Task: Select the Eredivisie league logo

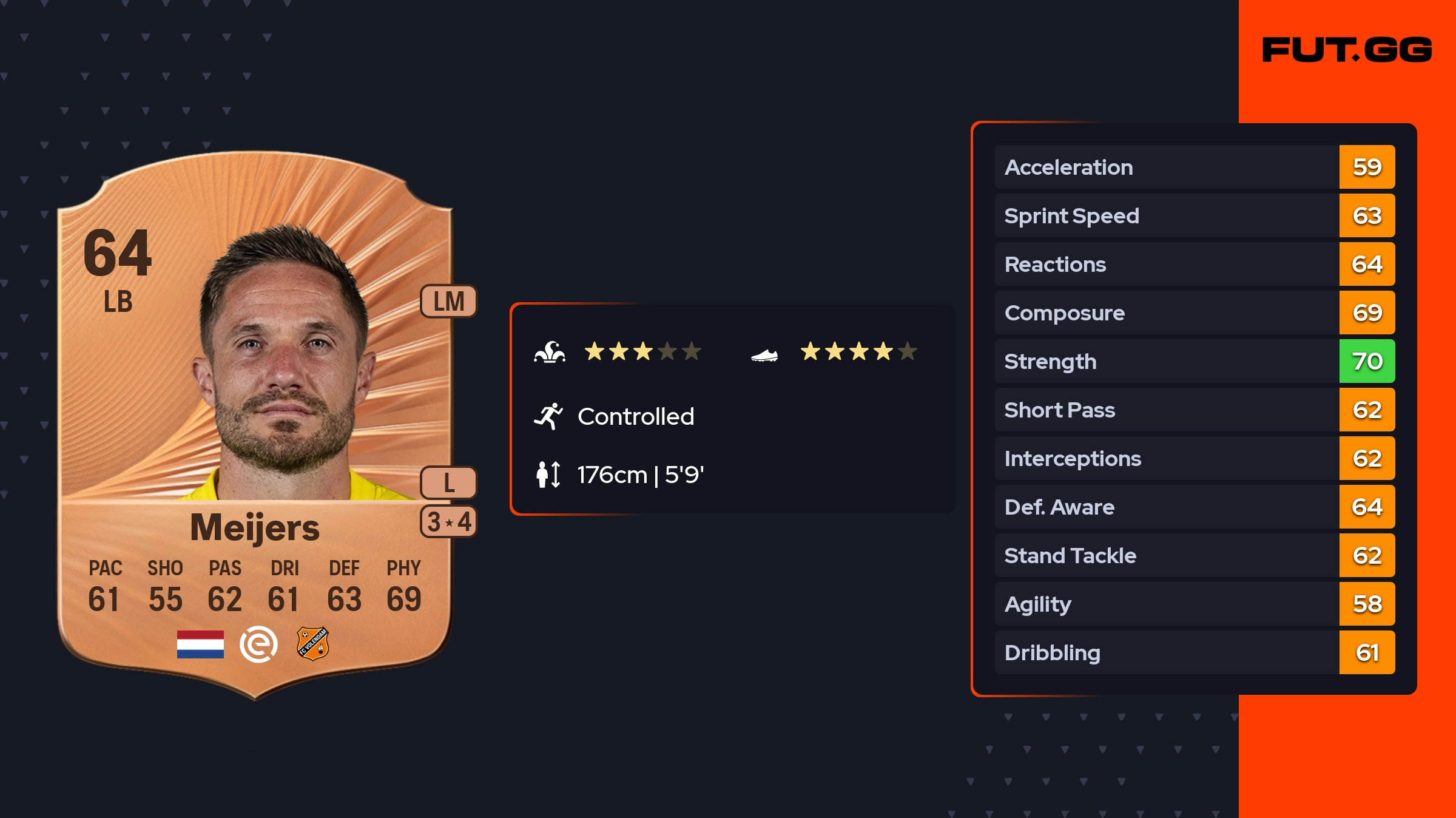Action: [258, 644]
